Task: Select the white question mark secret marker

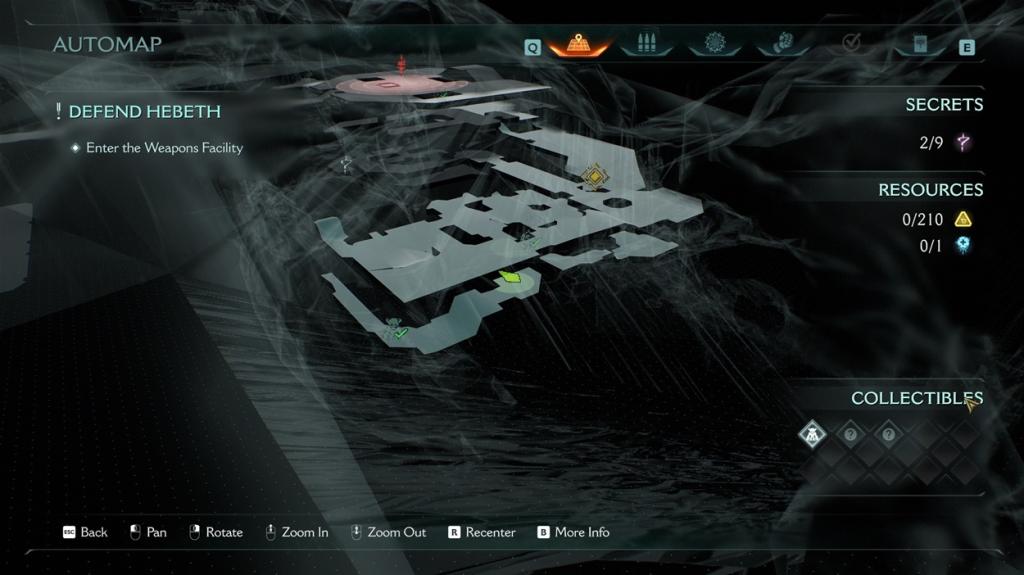Action: [346, 165]
